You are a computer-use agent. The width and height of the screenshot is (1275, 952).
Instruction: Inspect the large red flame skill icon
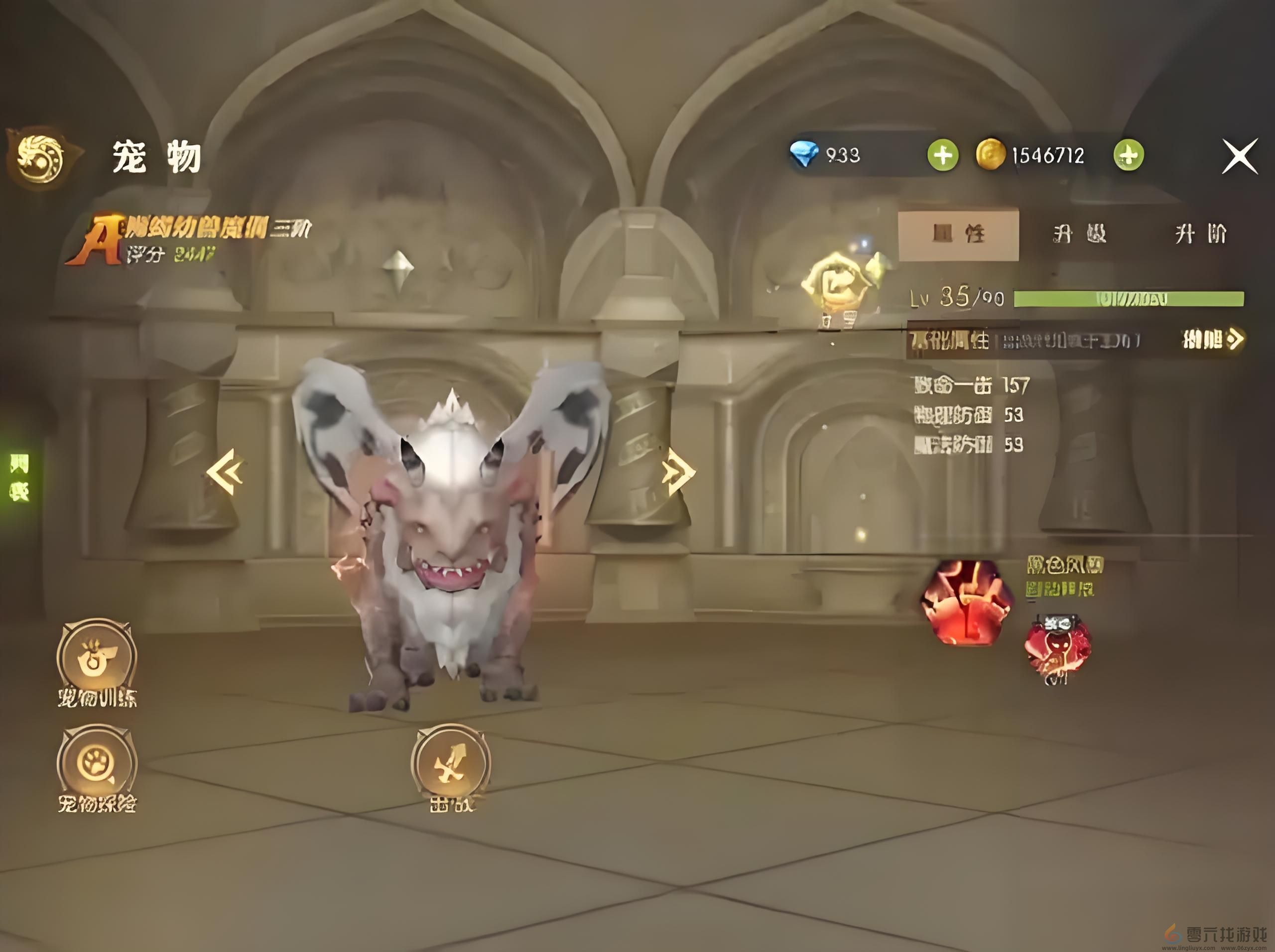966,602
